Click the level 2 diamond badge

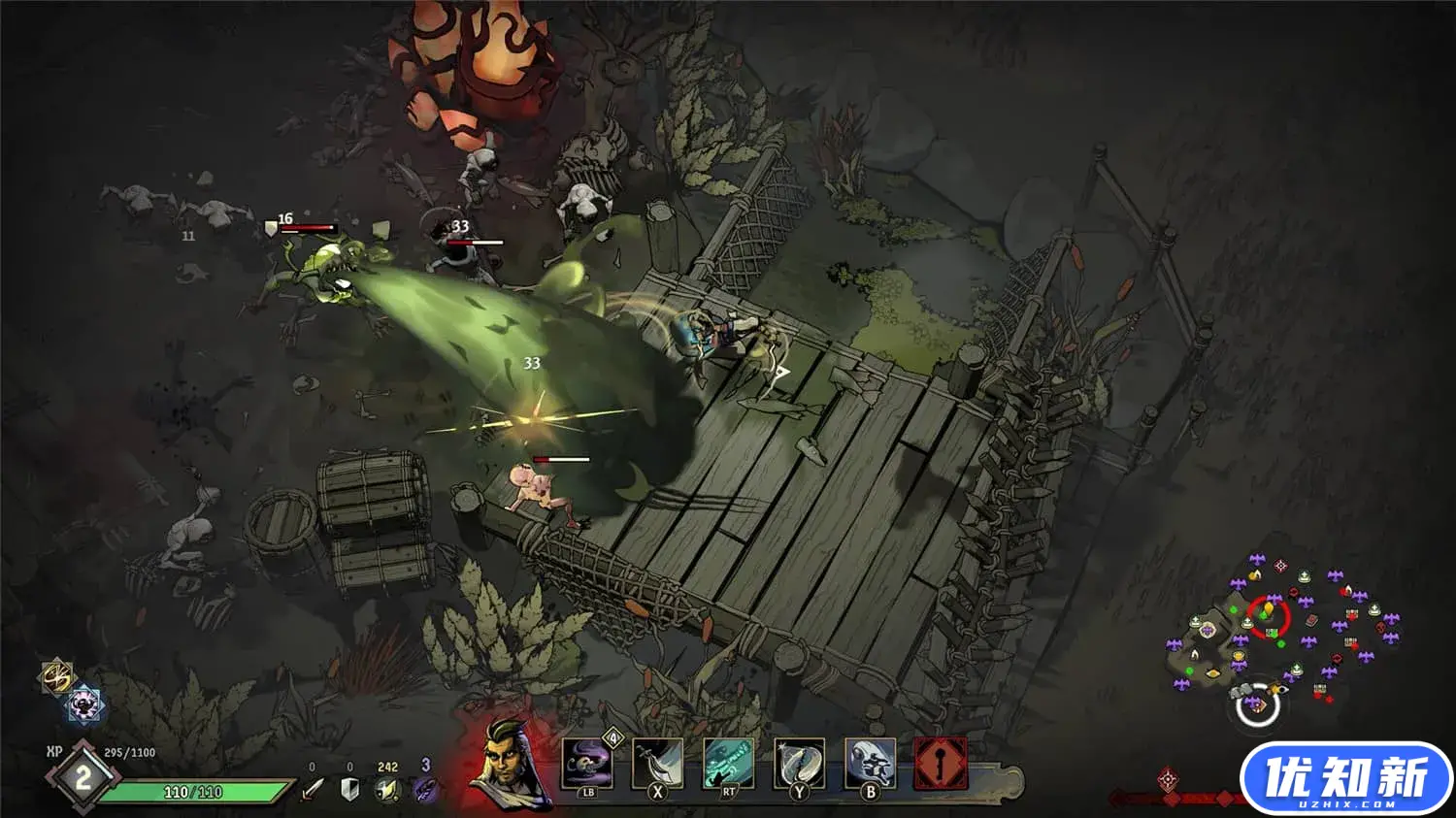[83, 777]
